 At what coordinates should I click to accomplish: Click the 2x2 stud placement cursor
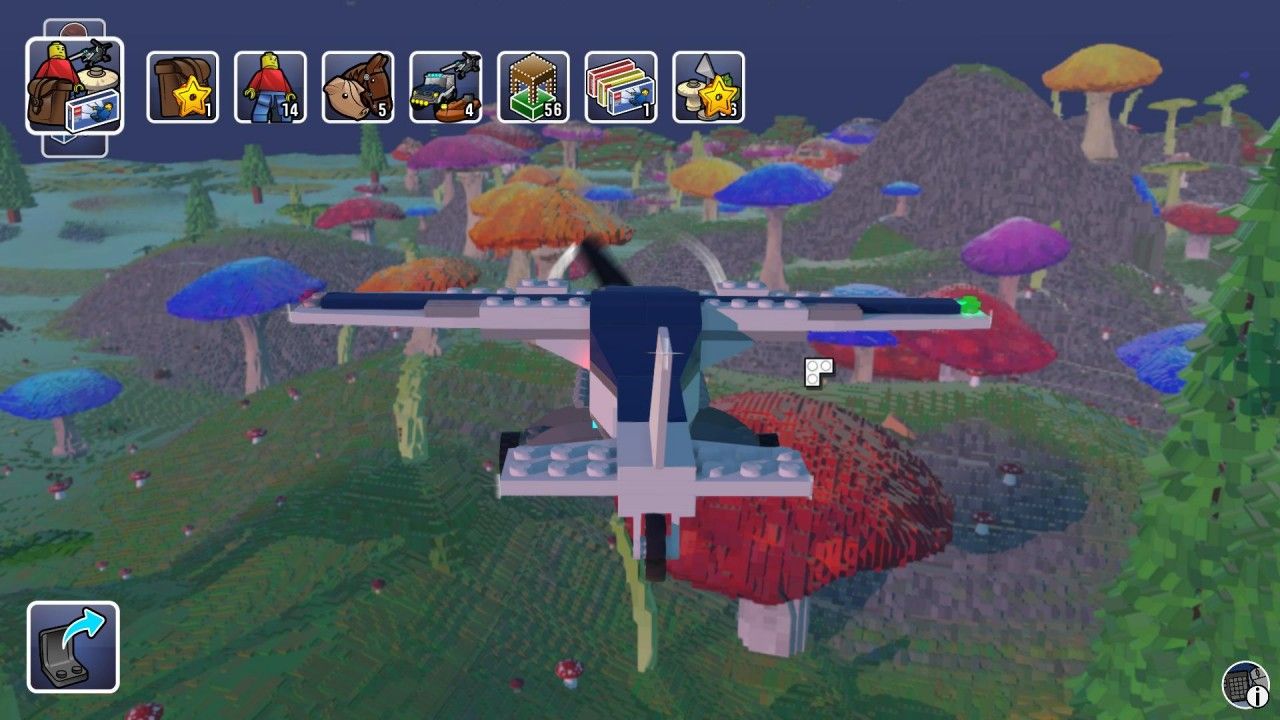pos(817,372)
